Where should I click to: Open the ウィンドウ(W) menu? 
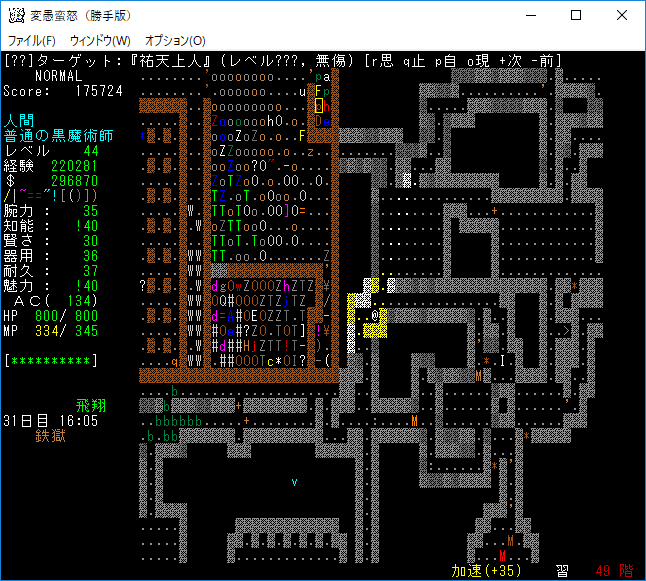point(100,41)
